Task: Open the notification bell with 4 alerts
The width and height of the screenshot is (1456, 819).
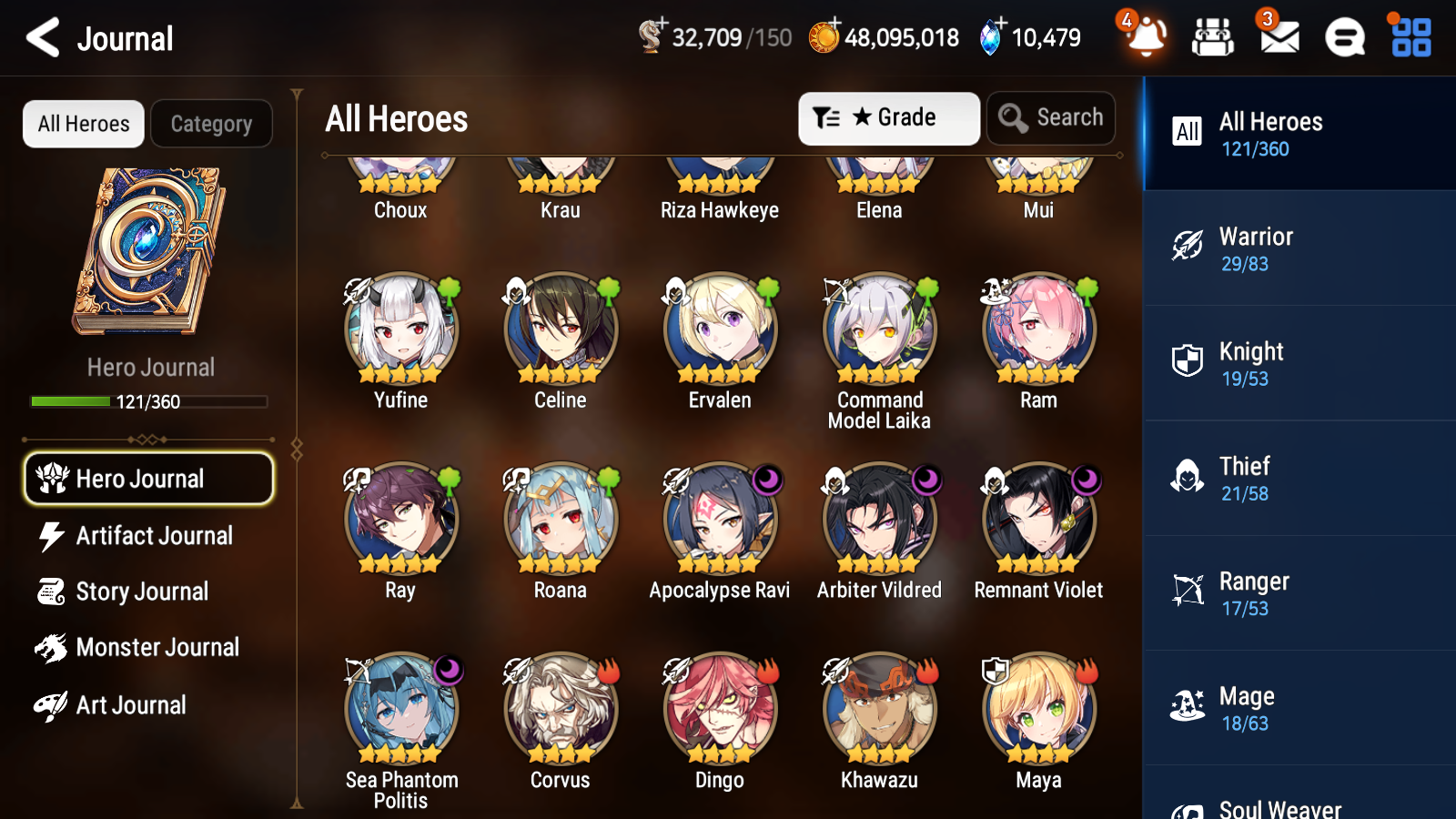Action: (1146, 38)
